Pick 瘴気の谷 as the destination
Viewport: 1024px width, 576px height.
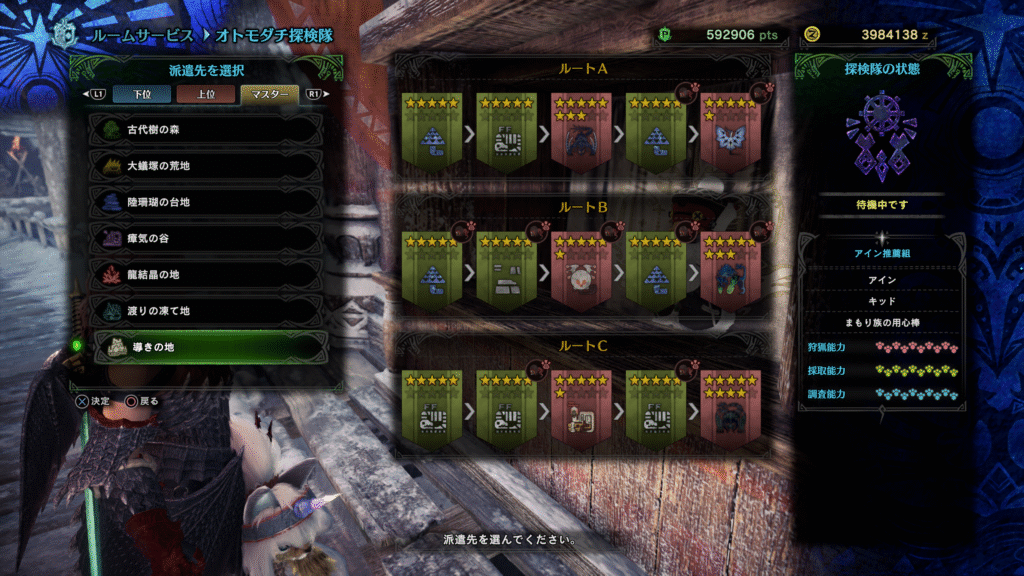[208, 238]
